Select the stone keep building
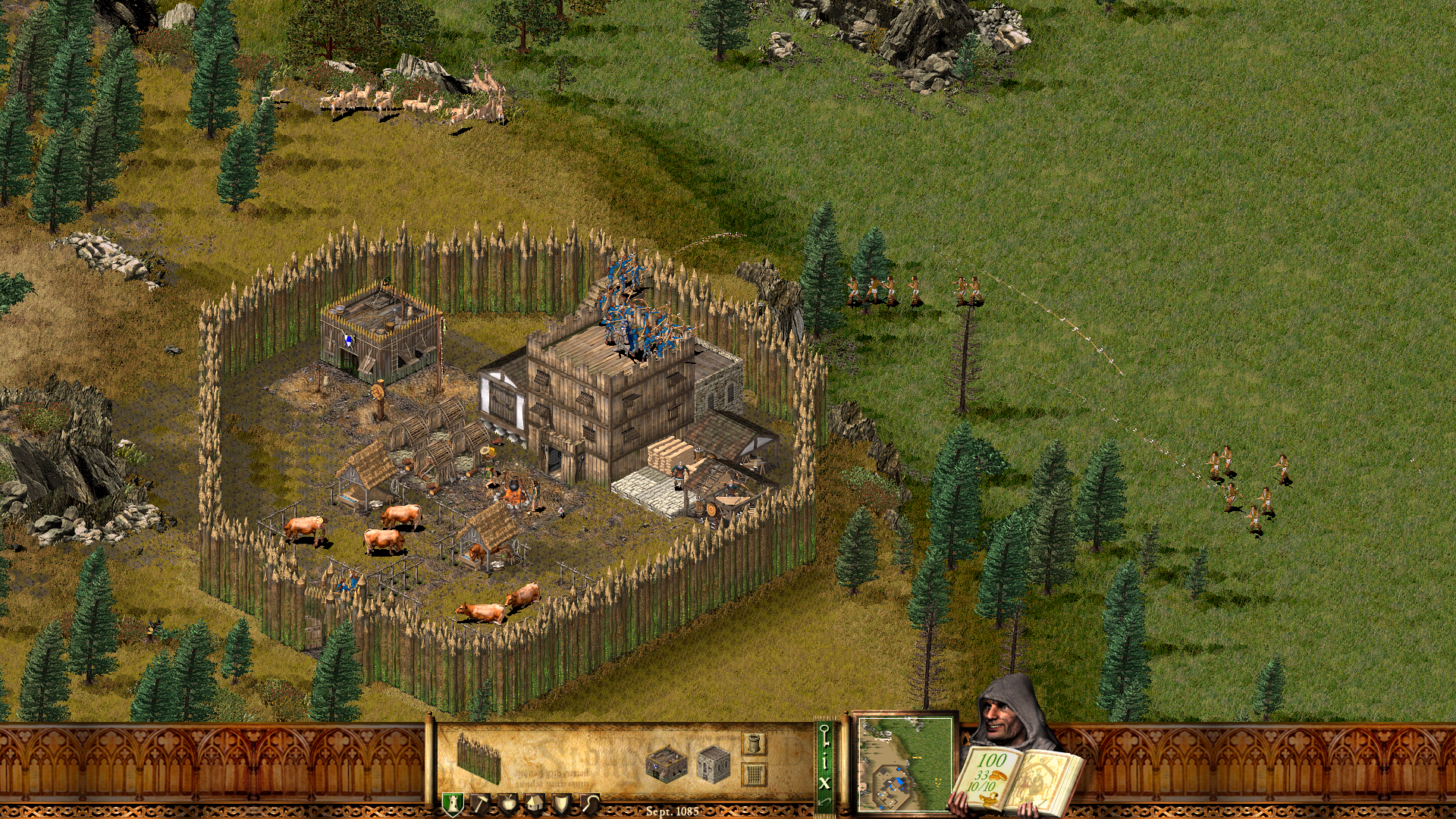Screen dimensions: 1456x819 (x=713, y=766)
